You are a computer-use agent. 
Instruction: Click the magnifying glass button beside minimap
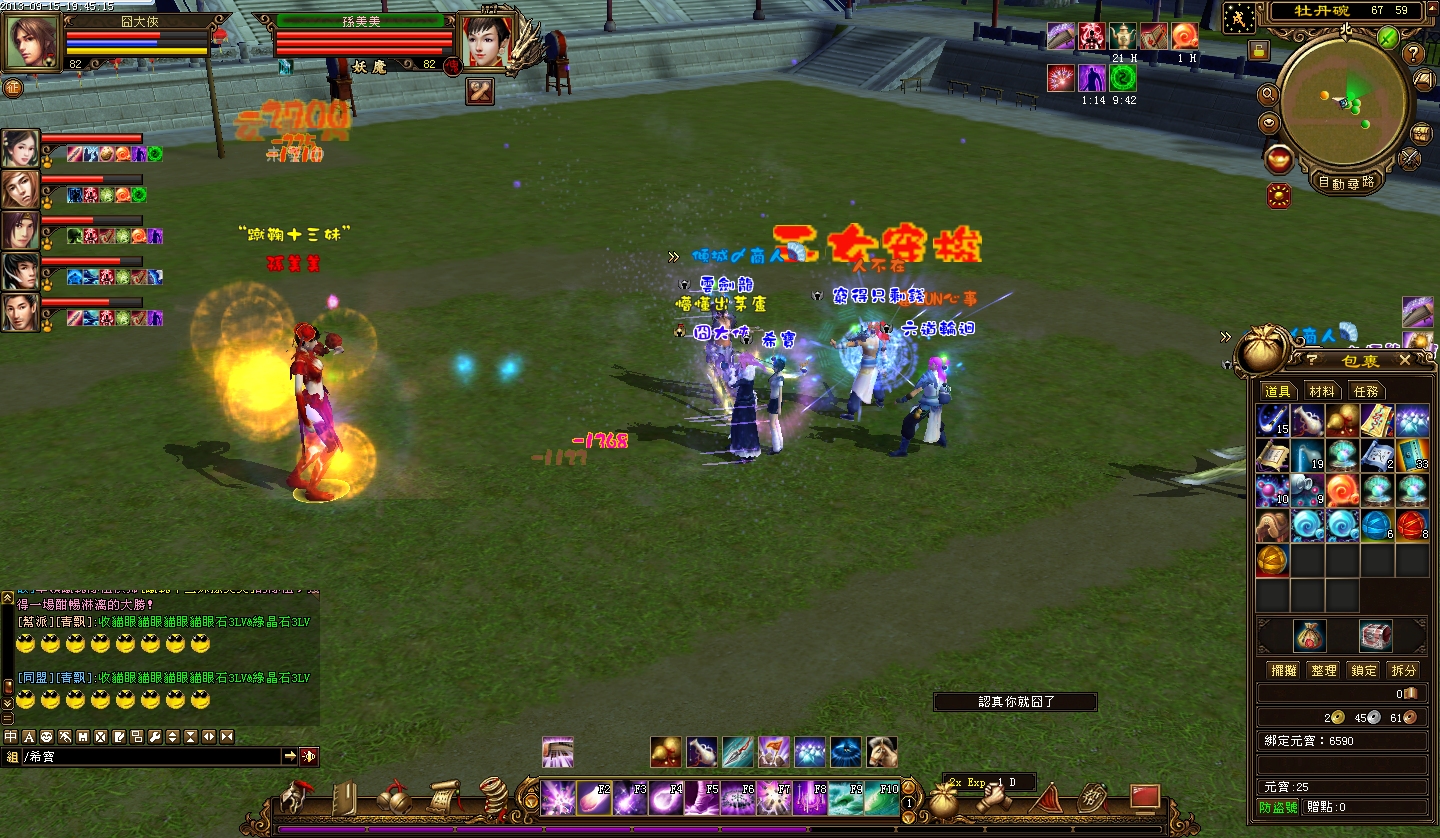[x=1268, y=95]
